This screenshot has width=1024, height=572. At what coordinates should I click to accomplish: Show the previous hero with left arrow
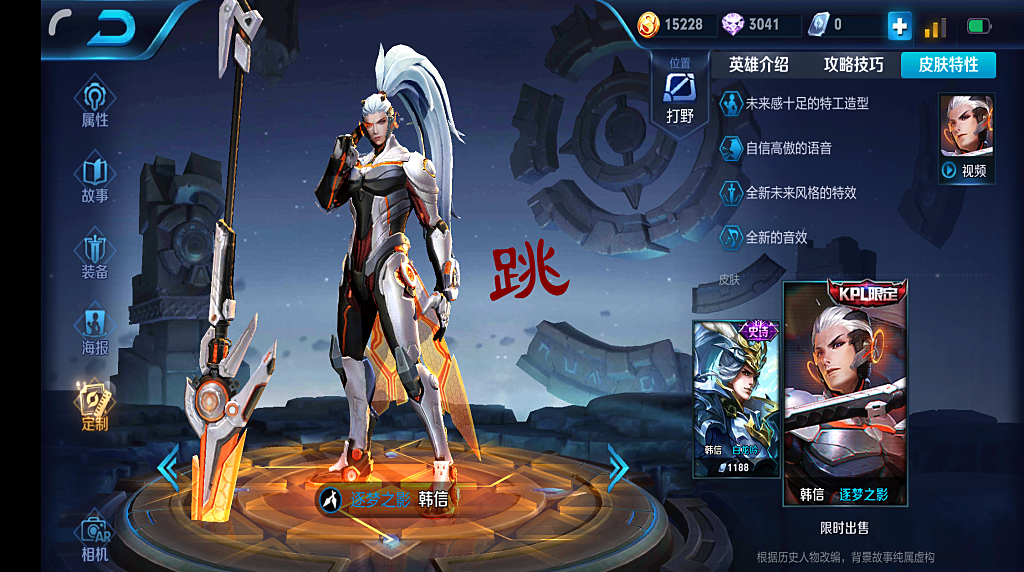[168, 468]
